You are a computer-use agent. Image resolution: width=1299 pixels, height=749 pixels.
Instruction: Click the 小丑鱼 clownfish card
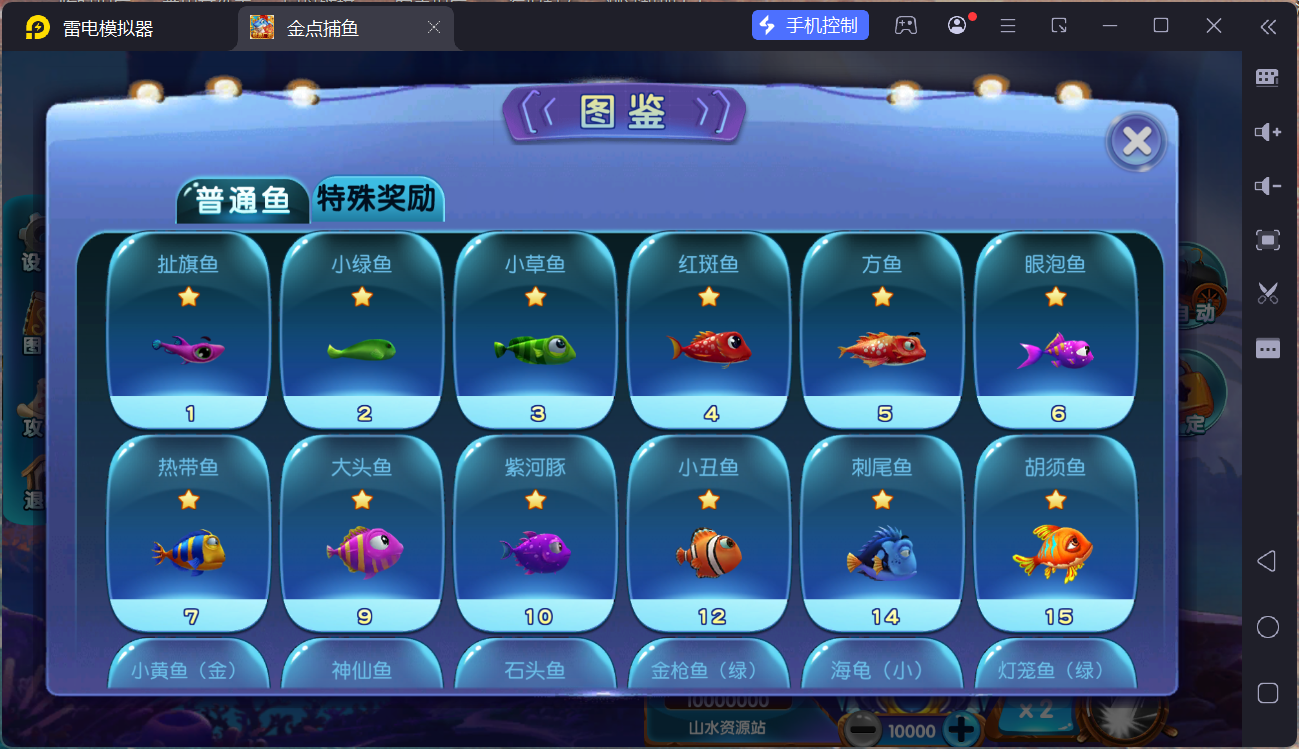point(709,533)
